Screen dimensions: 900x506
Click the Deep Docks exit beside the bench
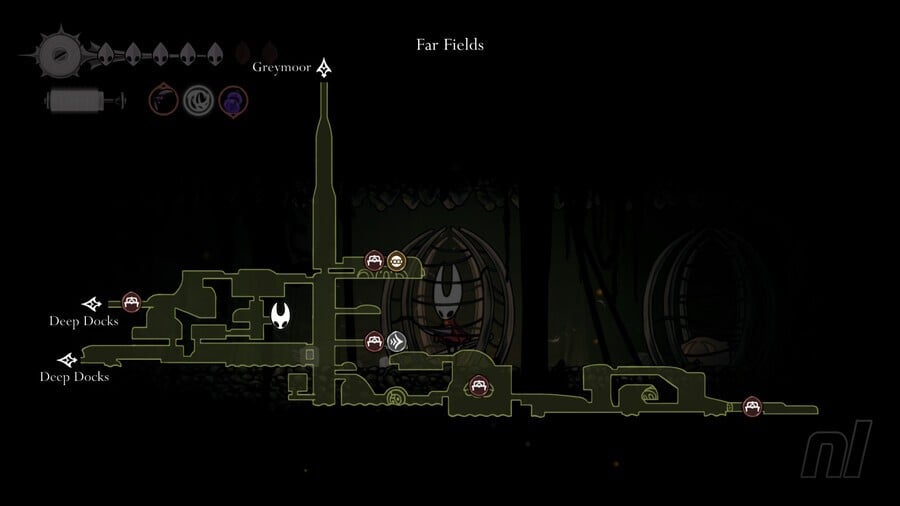coord(92,303)
